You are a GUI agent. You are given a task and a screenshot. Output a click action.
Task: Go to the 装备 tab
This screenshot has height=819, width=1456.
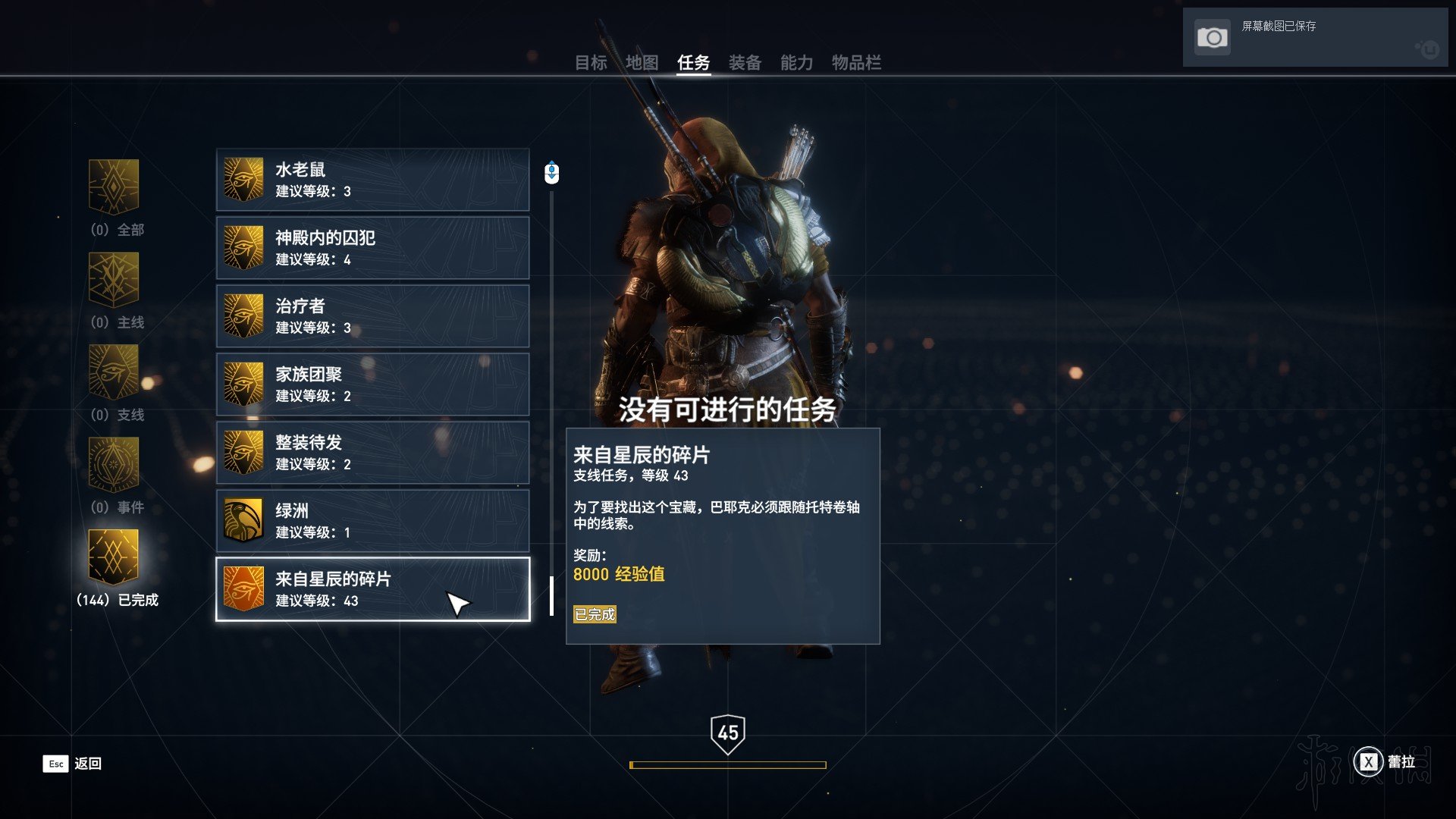745,63
